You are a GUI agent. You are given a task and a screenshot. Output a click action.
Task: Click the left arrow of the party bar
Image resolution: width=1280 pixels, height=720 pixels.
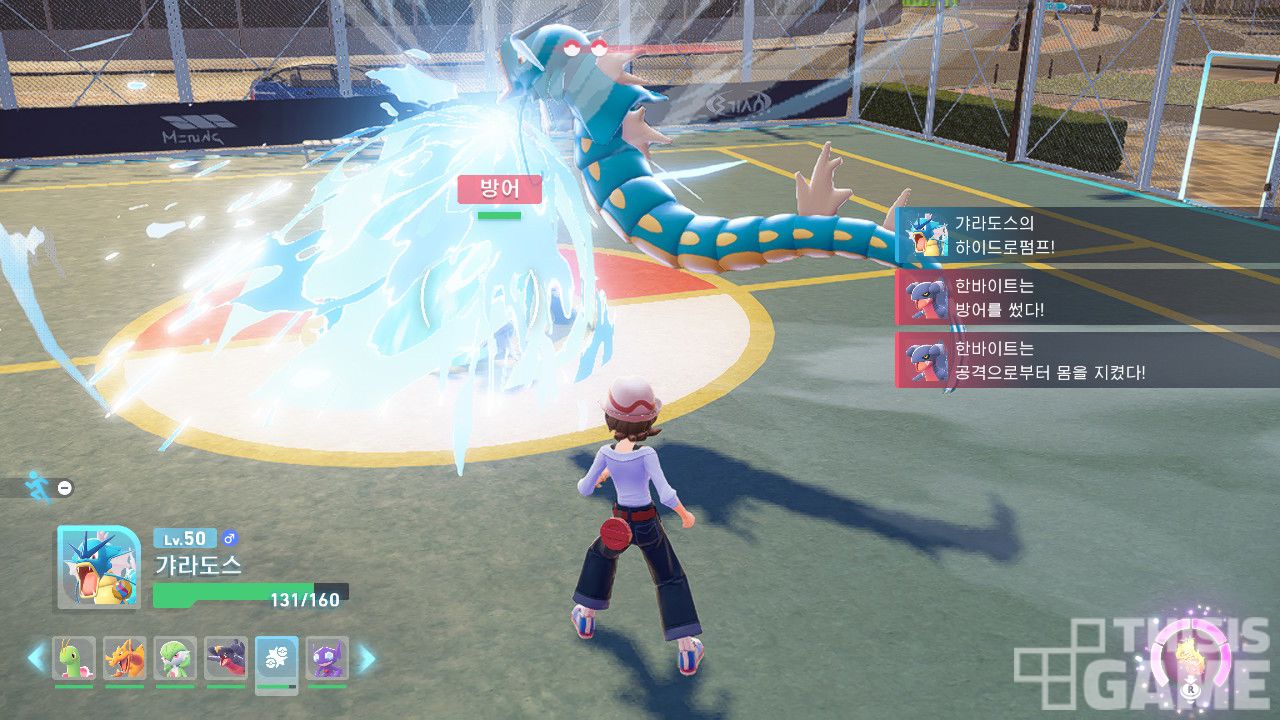[x=36, y=658]
